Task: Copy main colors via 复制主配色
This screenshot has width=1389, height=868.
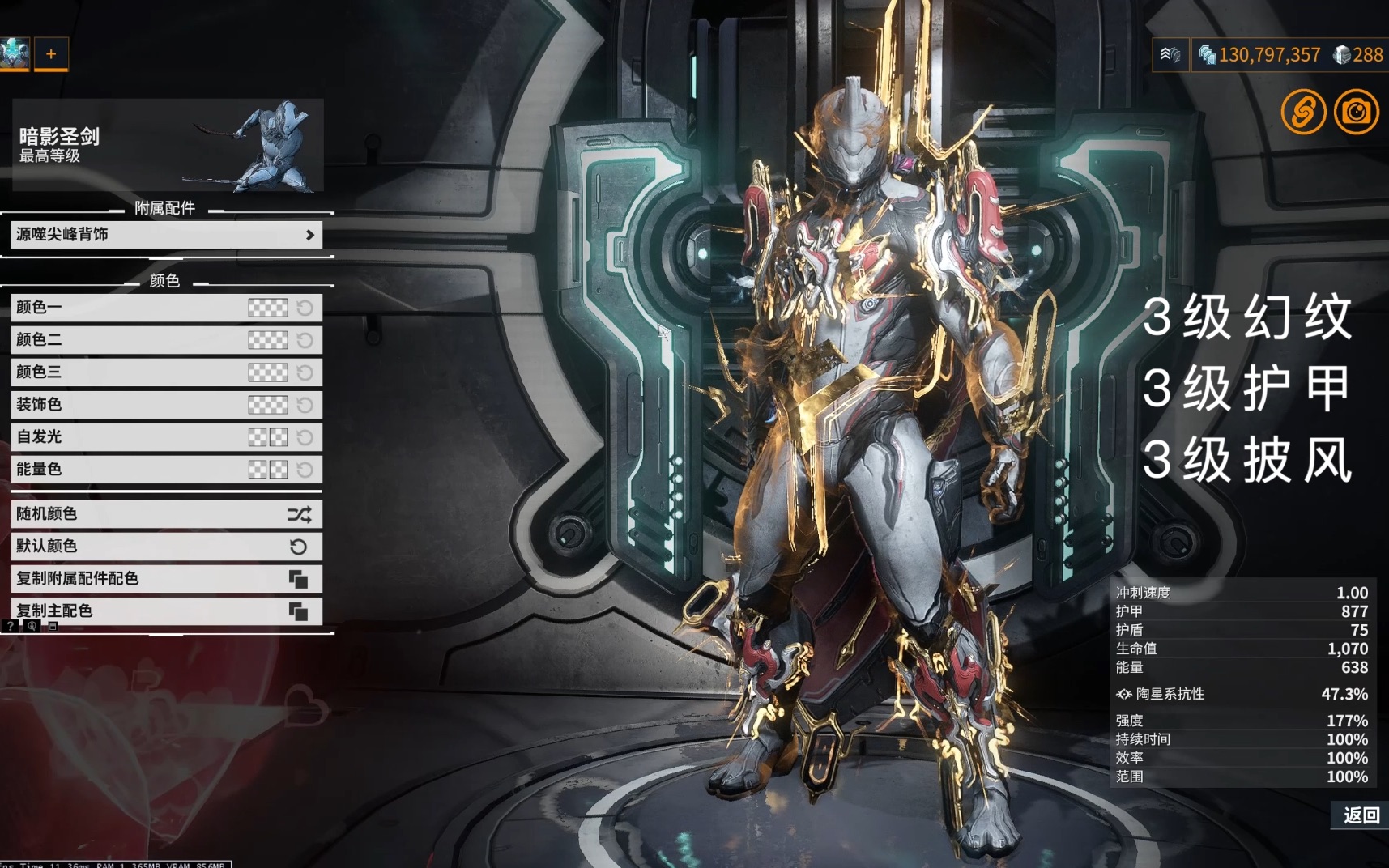Action: coord(166,611)
